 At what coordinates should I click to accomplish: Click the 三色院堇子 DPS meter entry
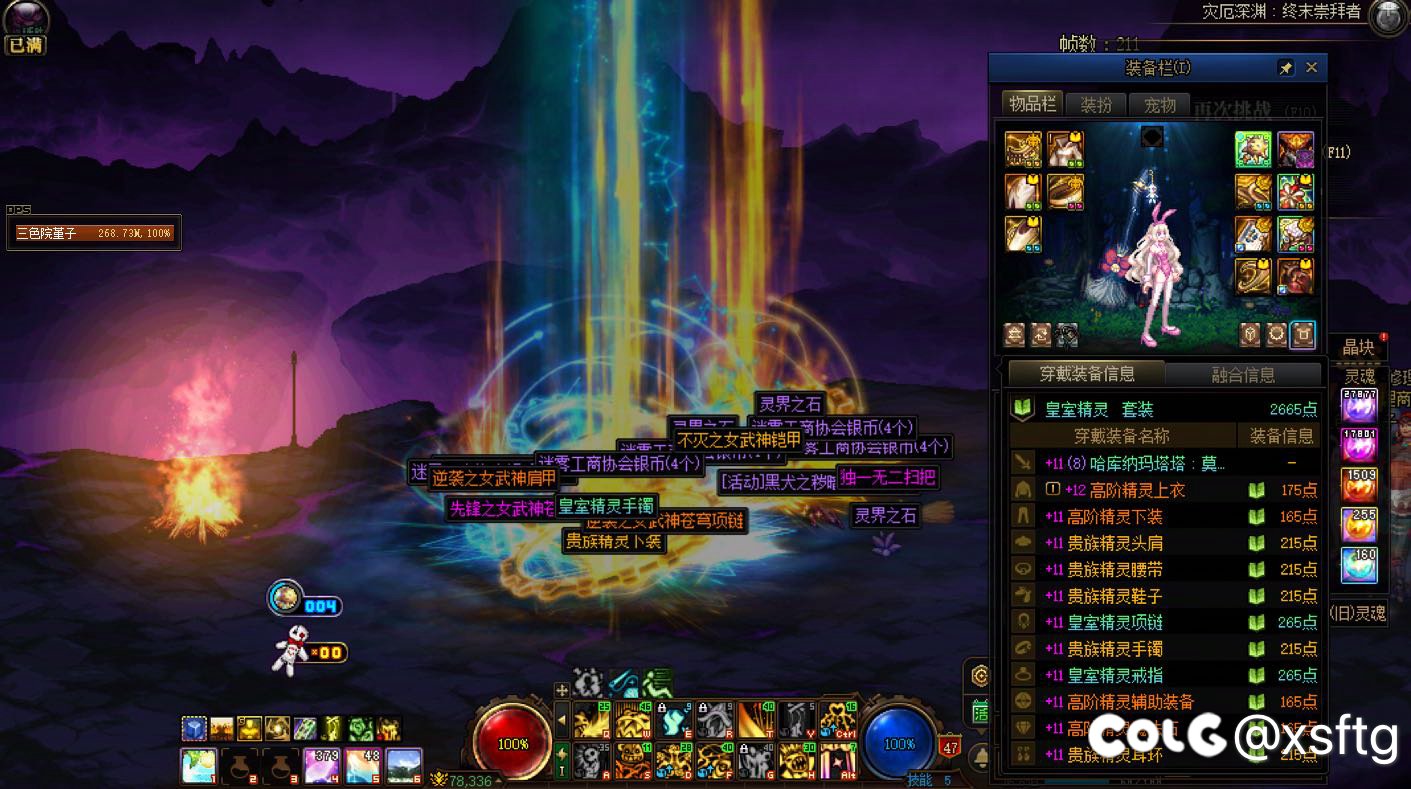[94, 233]
